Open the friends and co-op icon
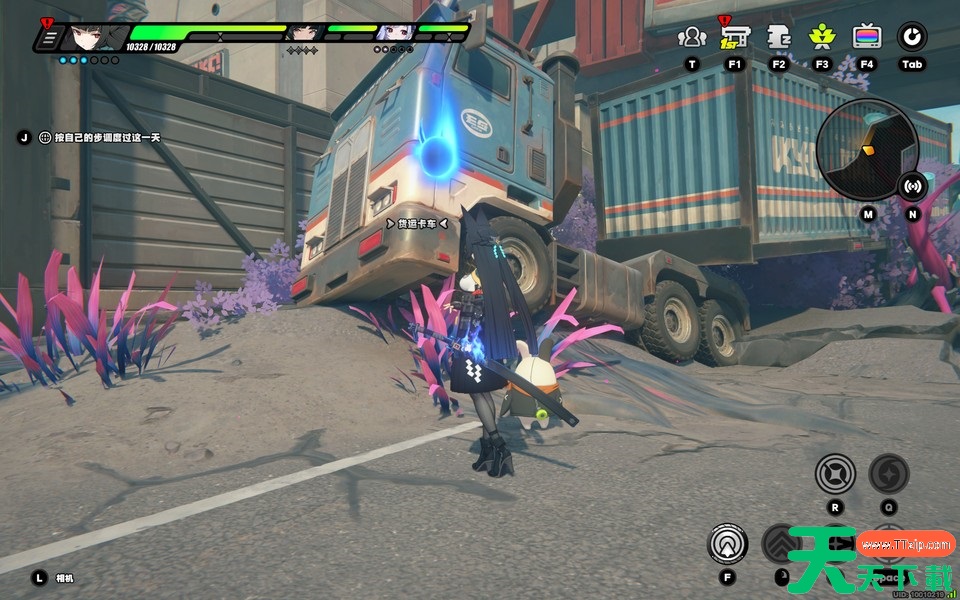Viewport: 960px width, 600px height. 691,37
